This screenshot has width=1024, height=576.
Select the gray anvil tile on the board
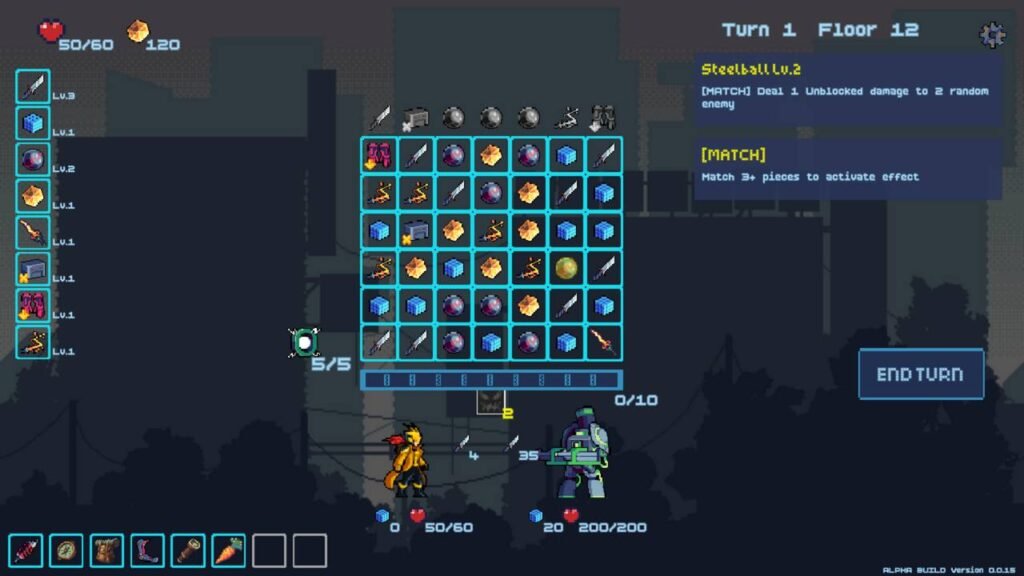tap(416, 230)
